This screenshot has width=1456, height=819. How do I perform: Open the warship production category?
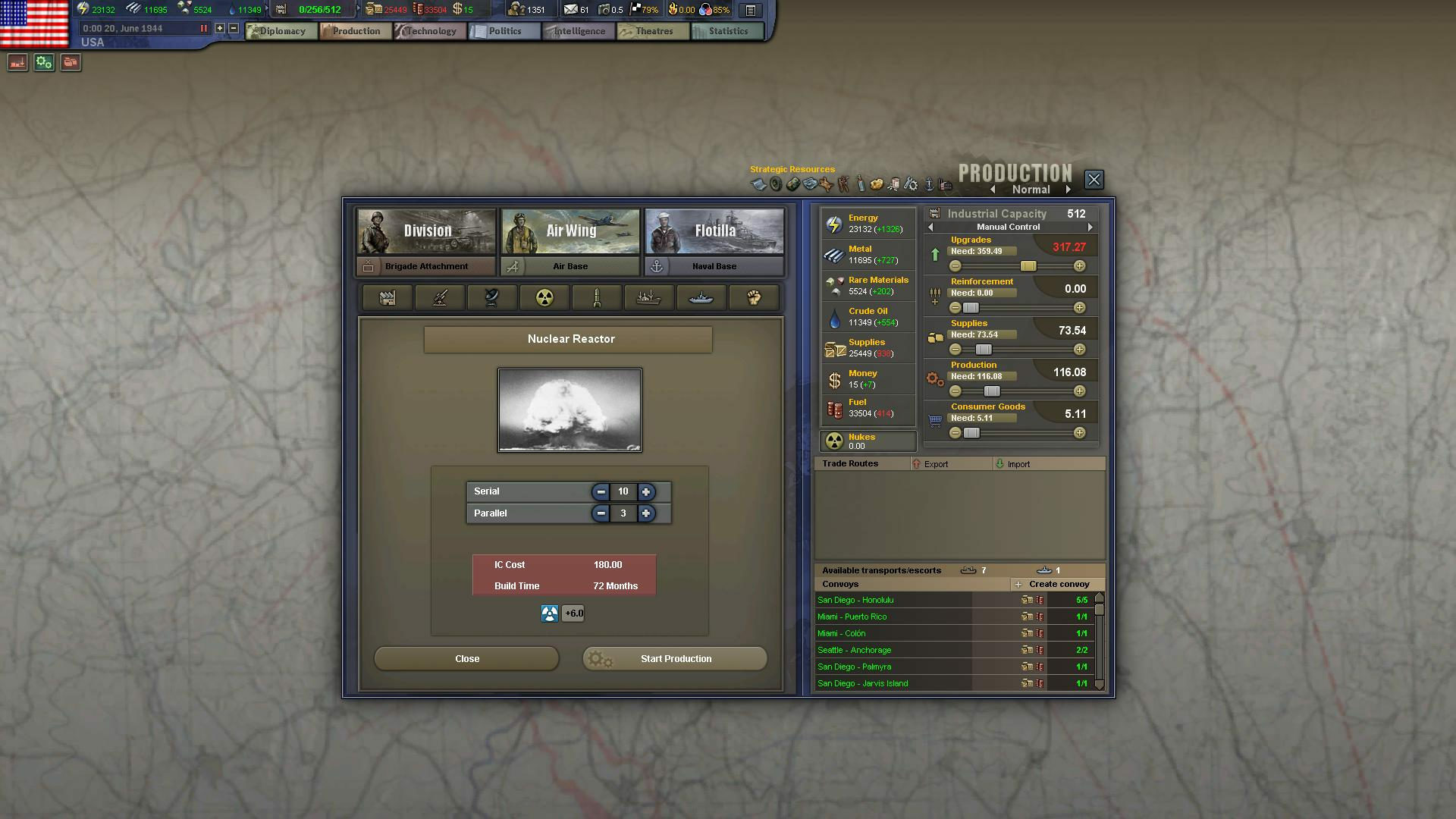point(701,297)
